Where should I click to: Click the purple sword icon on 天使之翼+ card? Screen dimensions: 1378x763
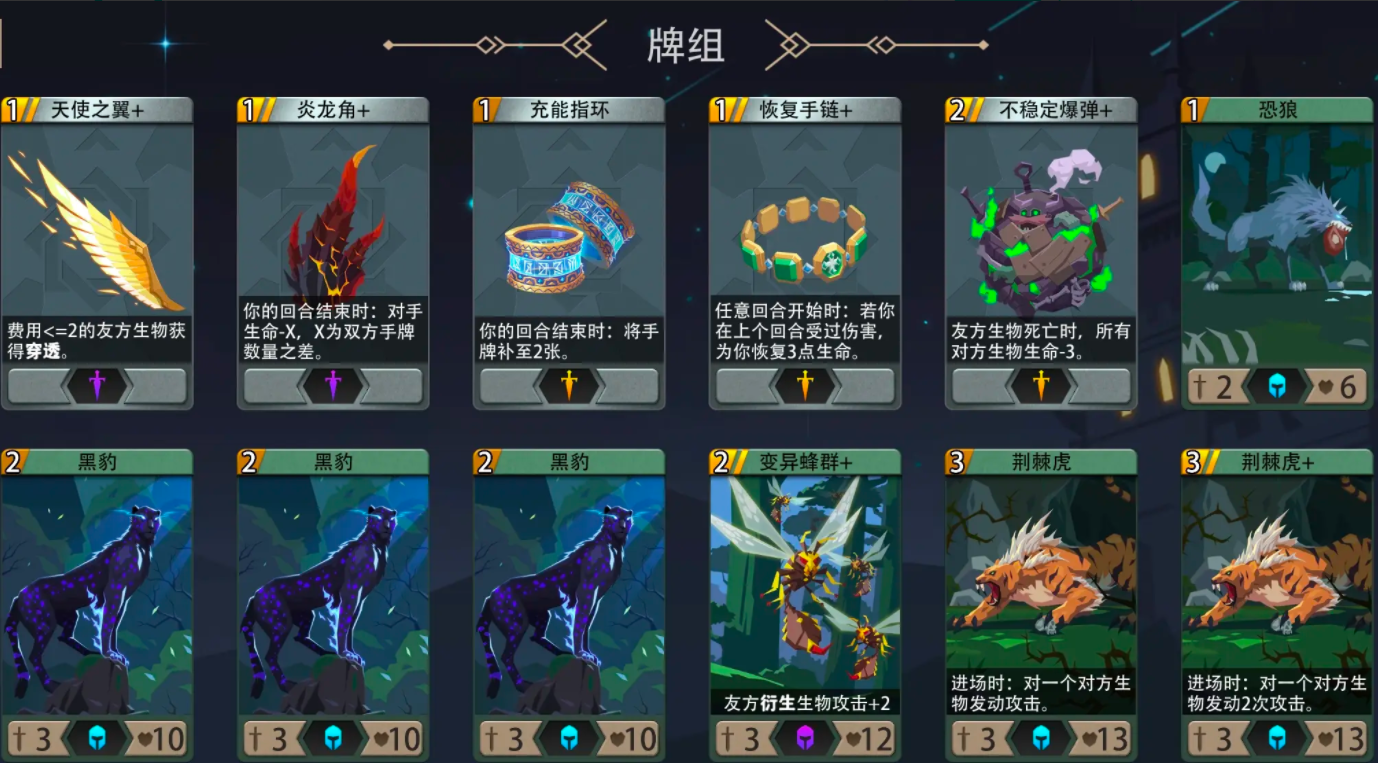click(x=97, y=384)
